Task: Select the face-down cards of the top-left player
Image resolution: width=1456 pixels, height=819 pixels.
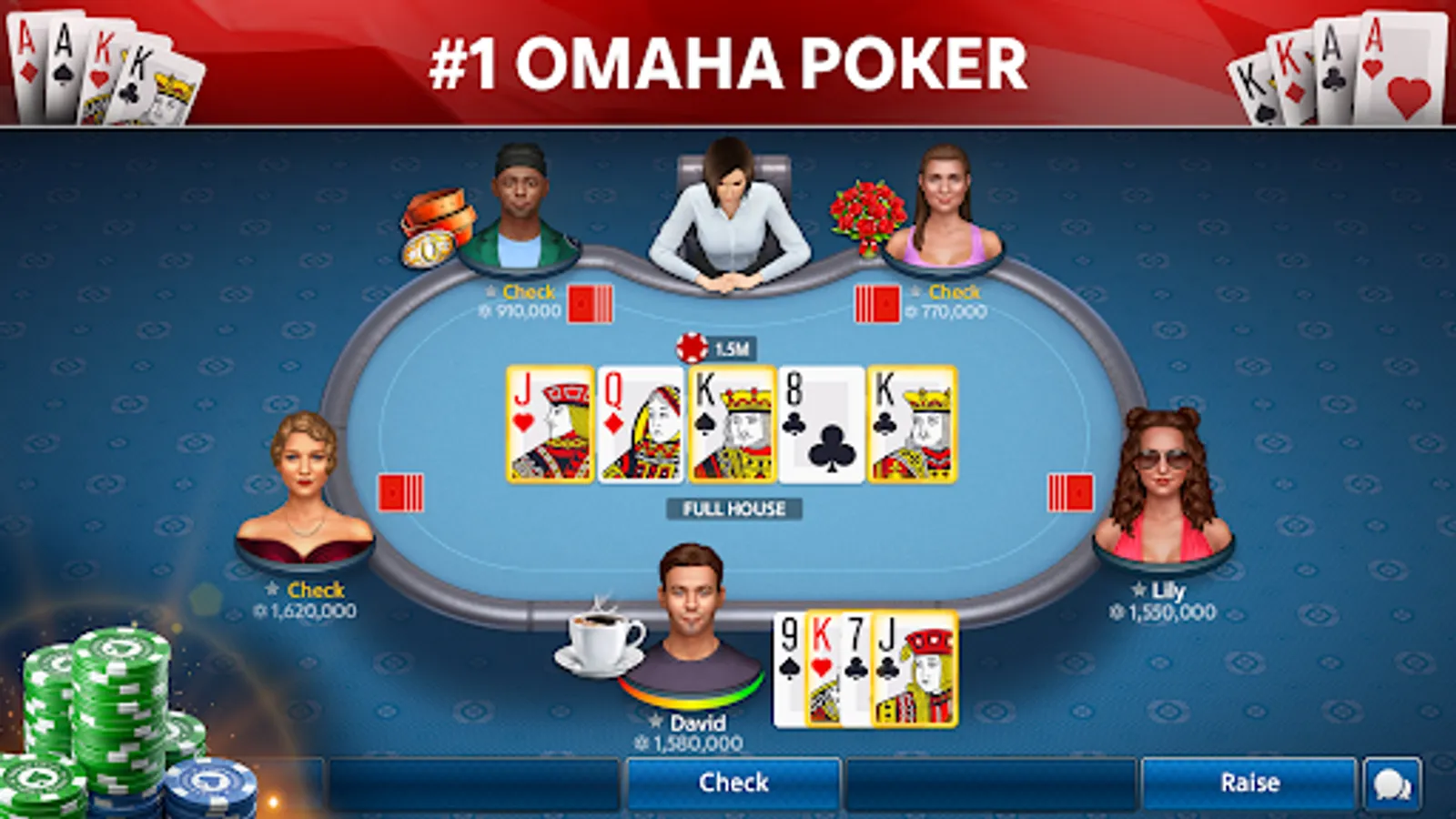Action: coord(590,302)
